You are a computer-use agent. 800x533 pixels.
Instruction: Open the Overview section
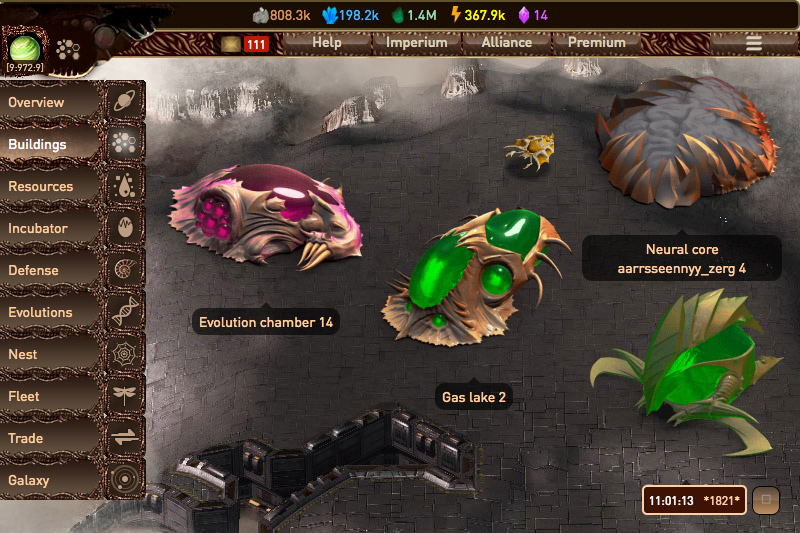tap(52, 102)
